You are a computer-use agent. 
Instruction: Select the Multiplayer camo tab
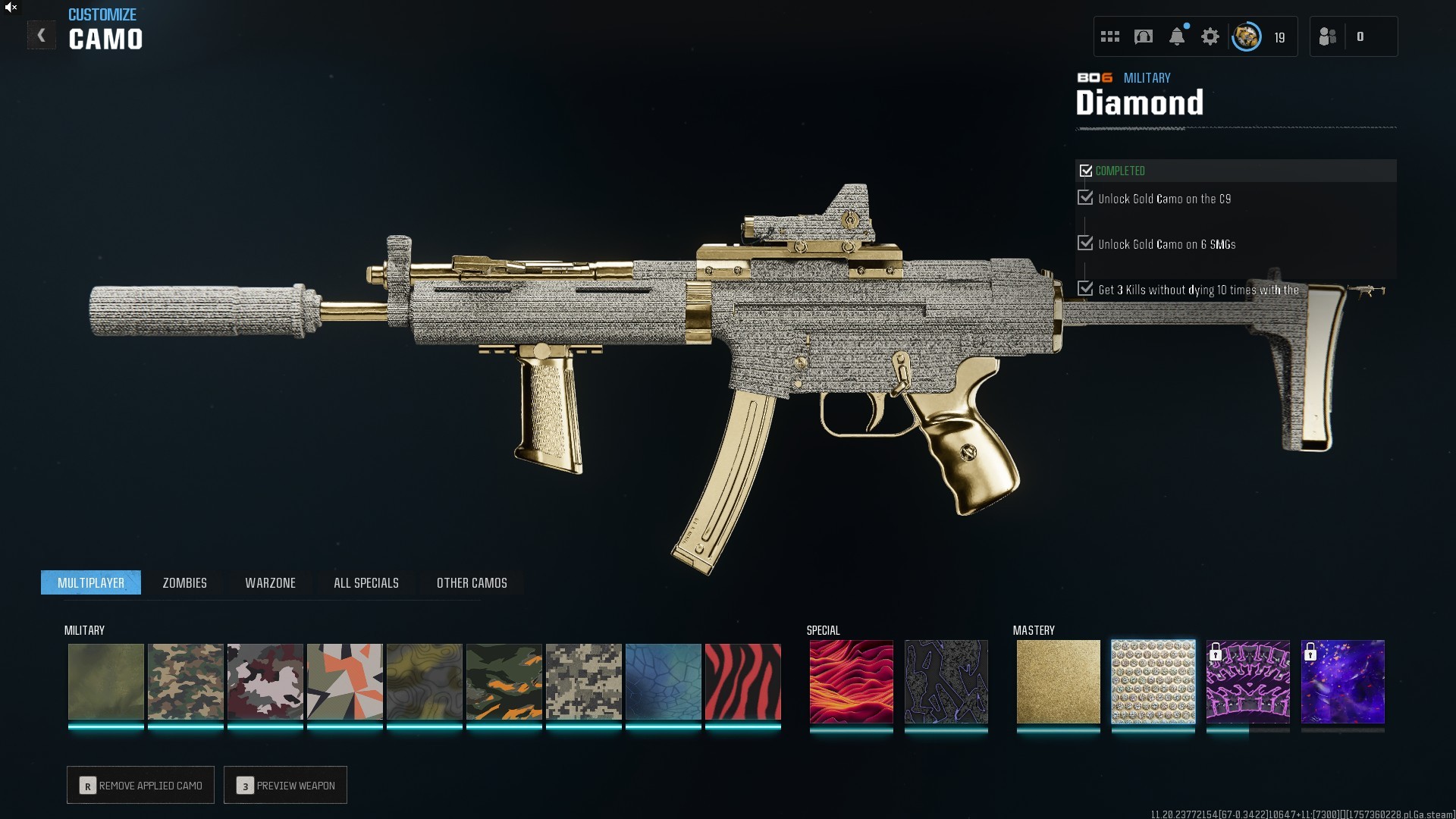click(91, 582)
